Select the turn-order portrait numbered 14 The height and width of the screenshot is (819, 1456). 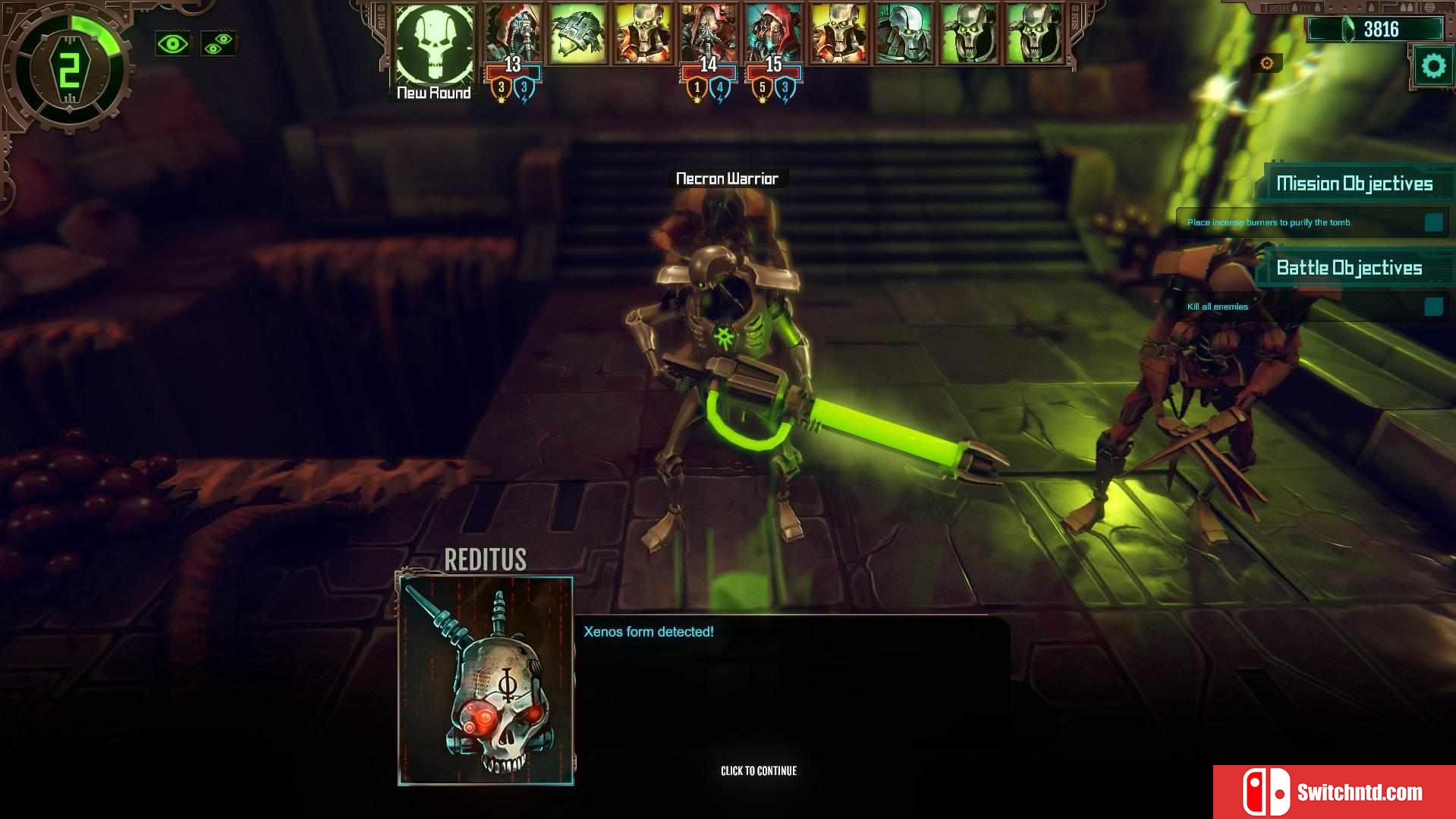click(x=708, y=34)
